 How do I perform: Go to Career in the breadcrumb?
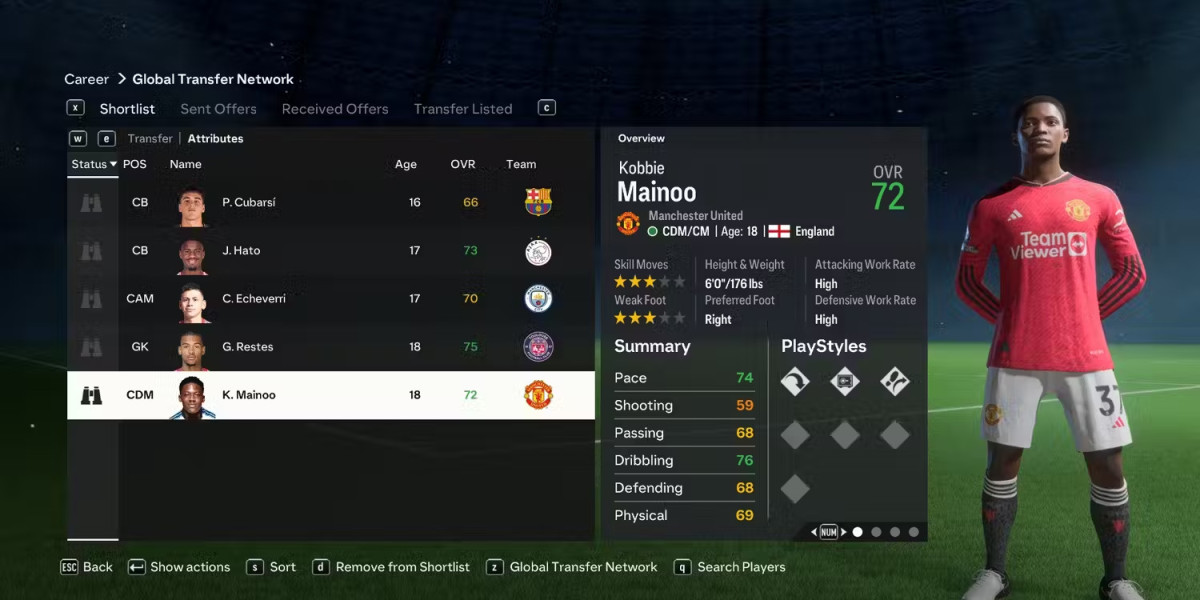87,79
